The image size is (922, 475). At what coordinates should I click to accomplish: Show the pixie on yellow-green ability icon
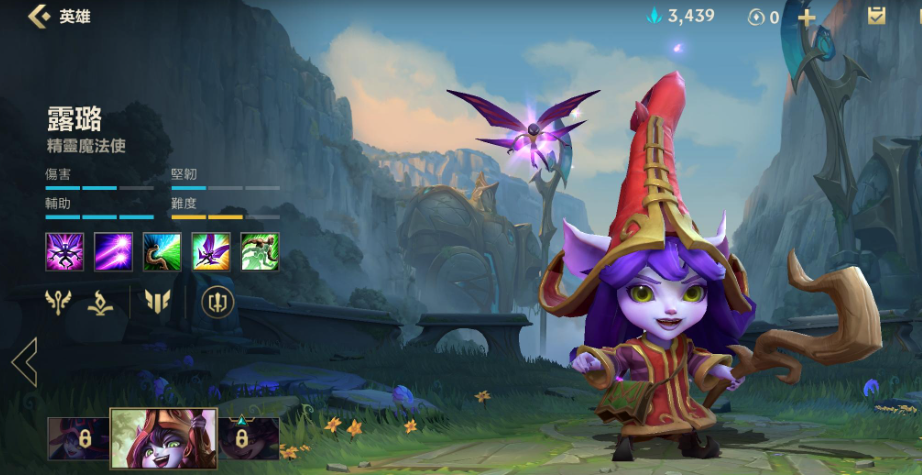(211, 251)
